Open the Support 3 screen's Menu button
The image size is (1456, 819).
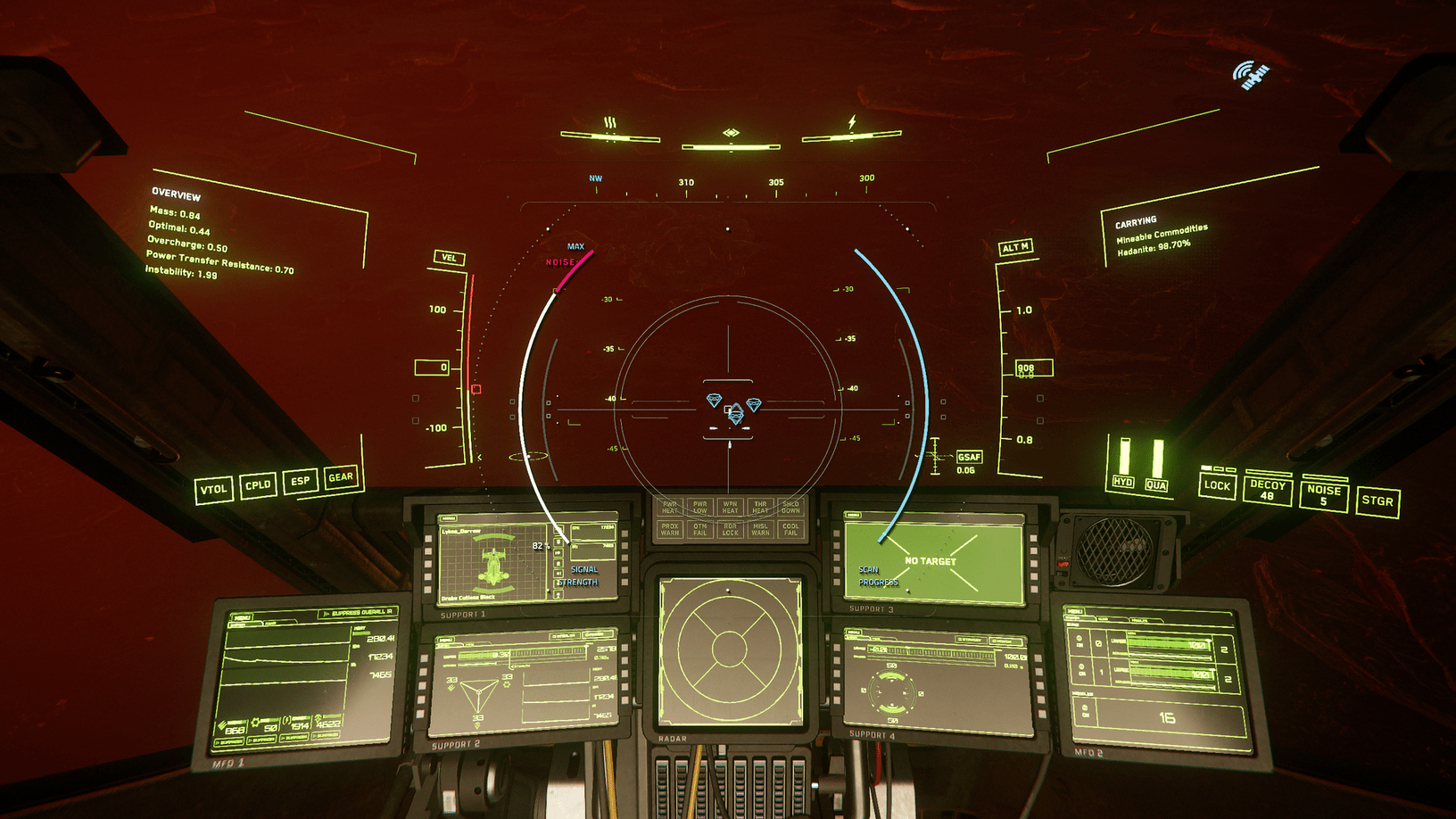[x=853, y=516]
